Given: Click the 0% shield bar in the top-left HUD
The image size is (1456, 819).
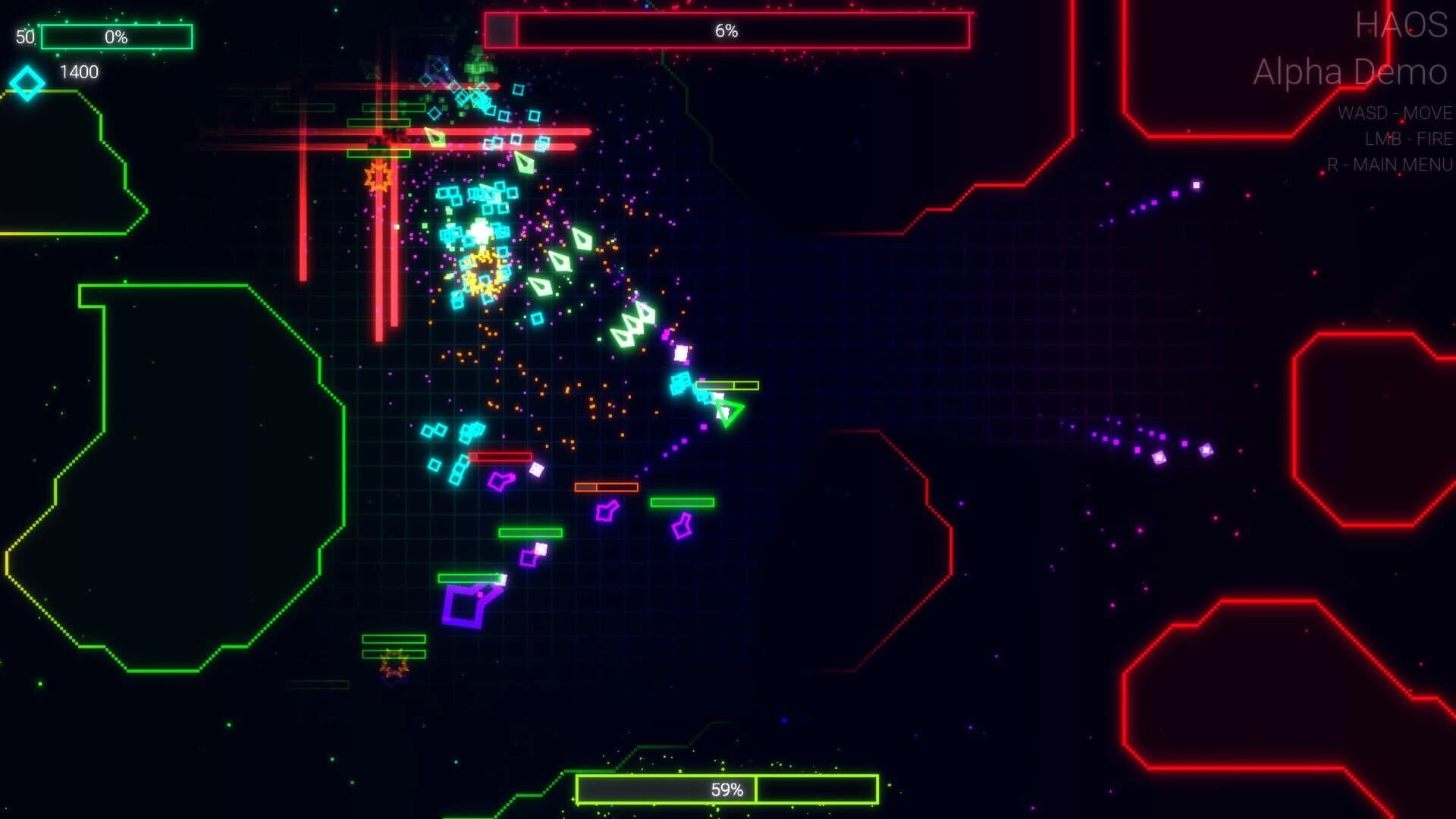Looking at the screenshot, I should 118,36.
